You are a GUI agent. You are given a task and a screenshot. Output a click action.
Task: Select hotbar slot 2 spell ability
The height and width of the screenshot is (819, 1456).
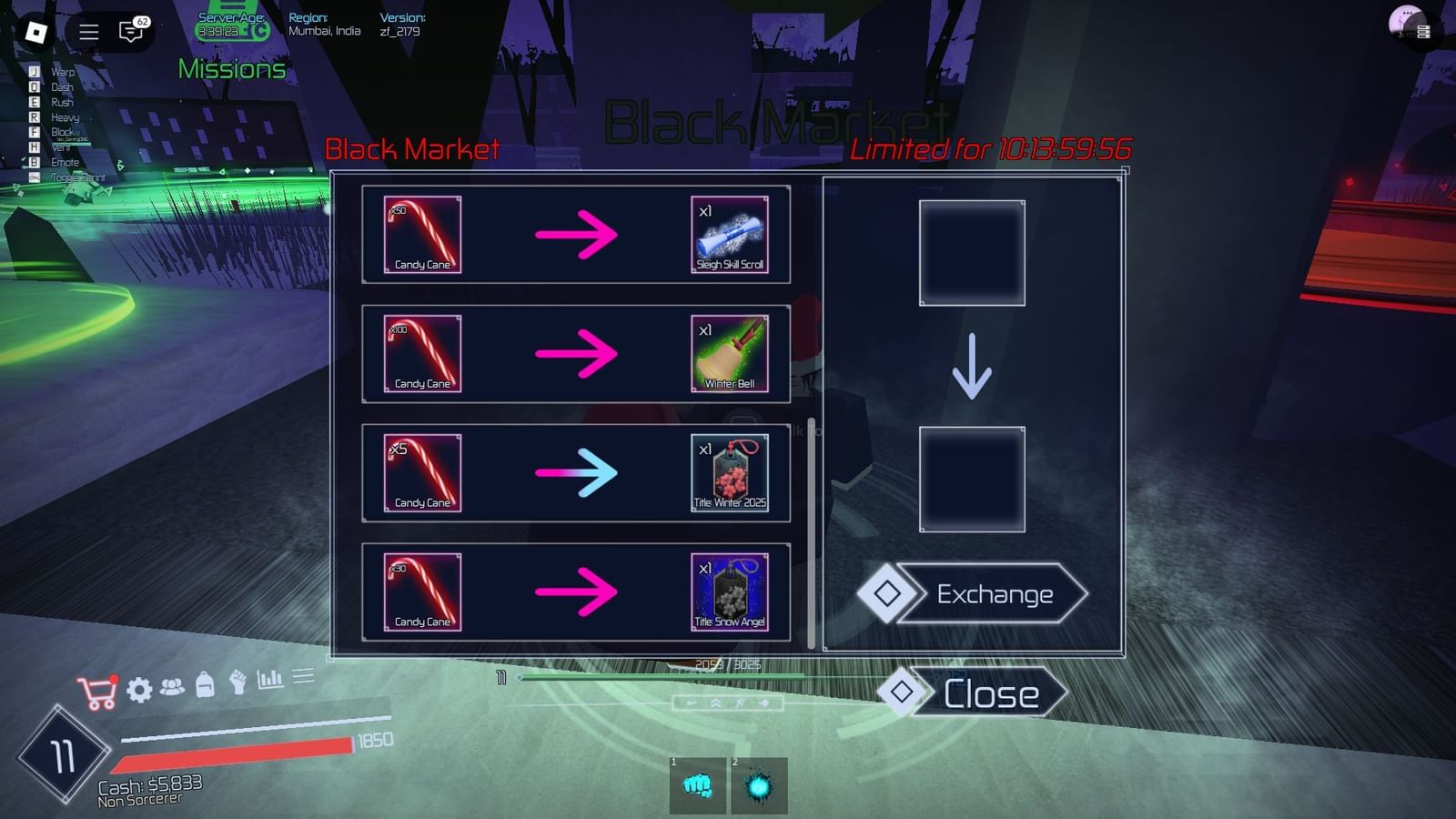click(759, 786)
